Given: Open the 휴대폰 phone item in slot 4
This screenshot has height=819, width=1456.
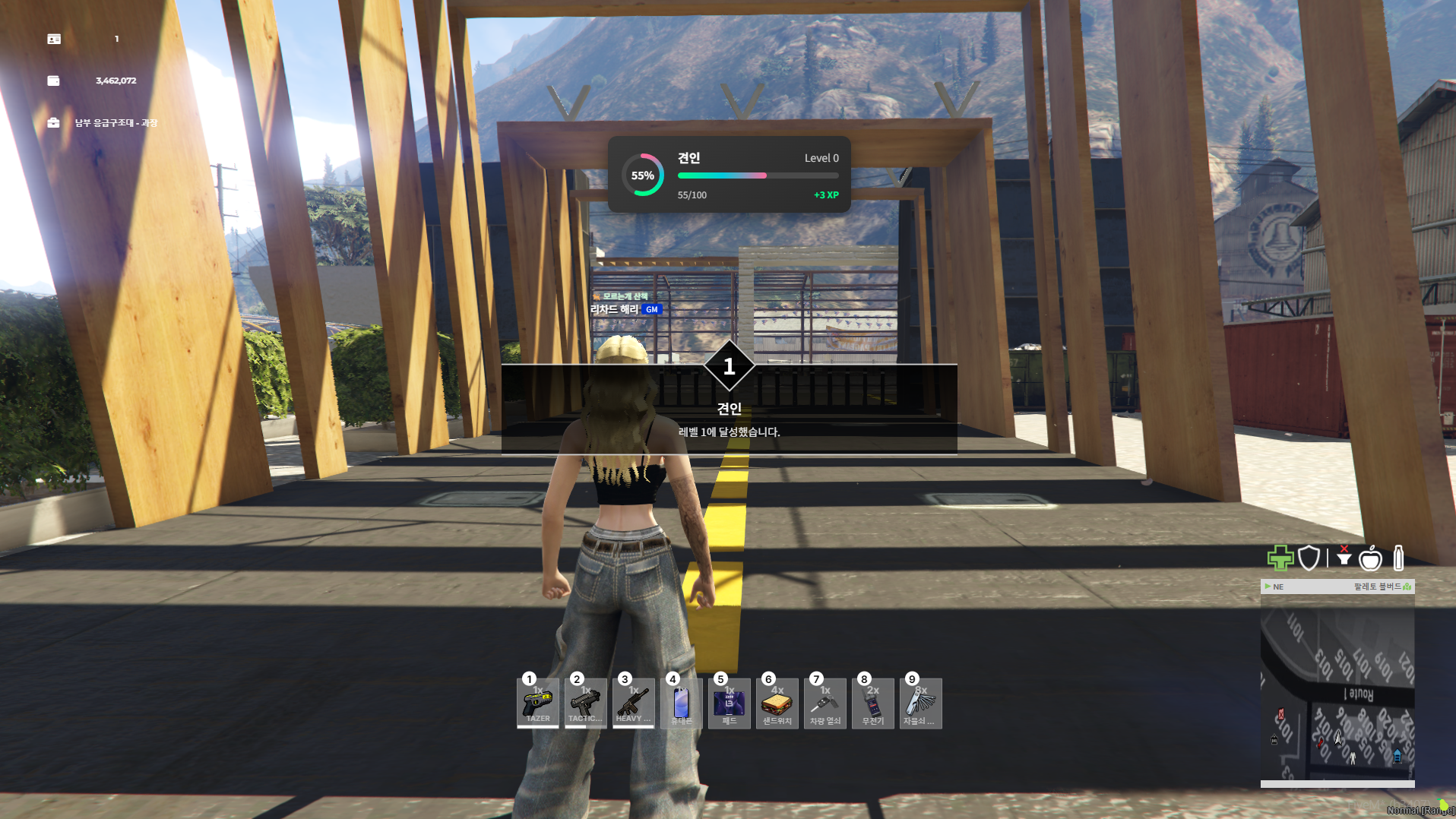Looking at the screenshot, I should point(681,703).
